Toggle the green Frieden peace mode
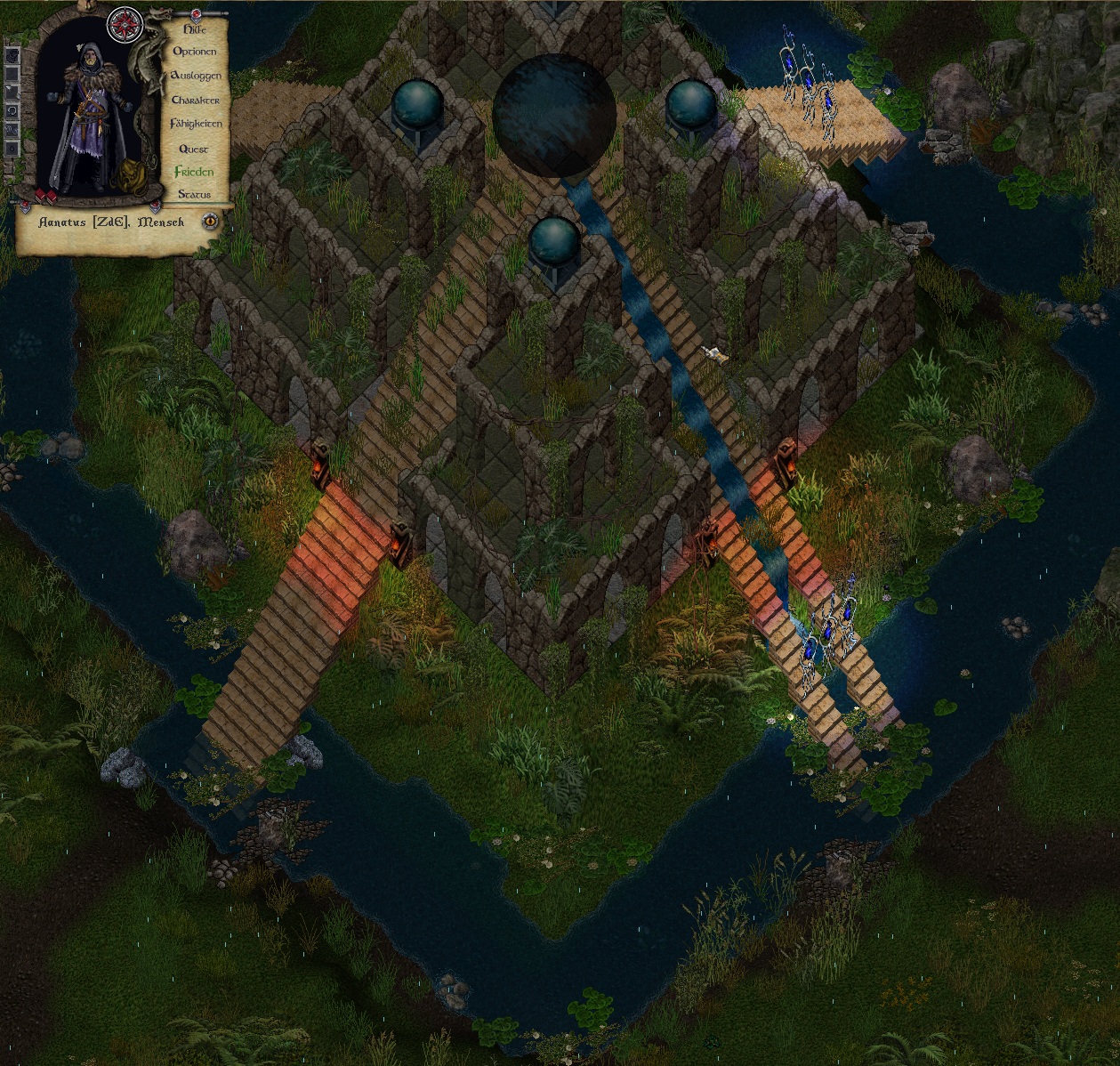The width and height of the screenshot is (1120, 1066). pyautogui.click(x=194, y=172)
